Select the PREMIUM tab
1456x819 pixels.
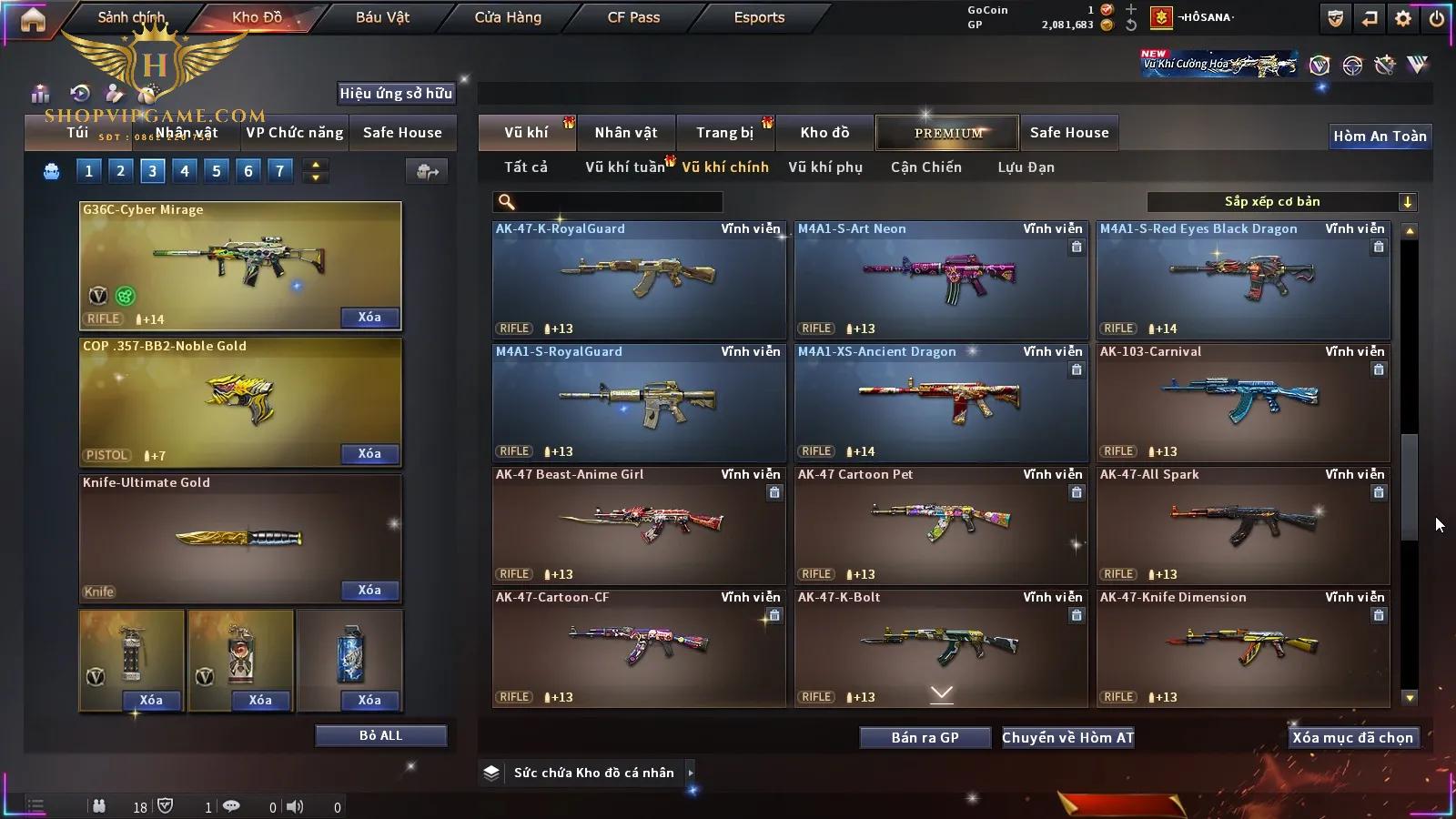948,133
